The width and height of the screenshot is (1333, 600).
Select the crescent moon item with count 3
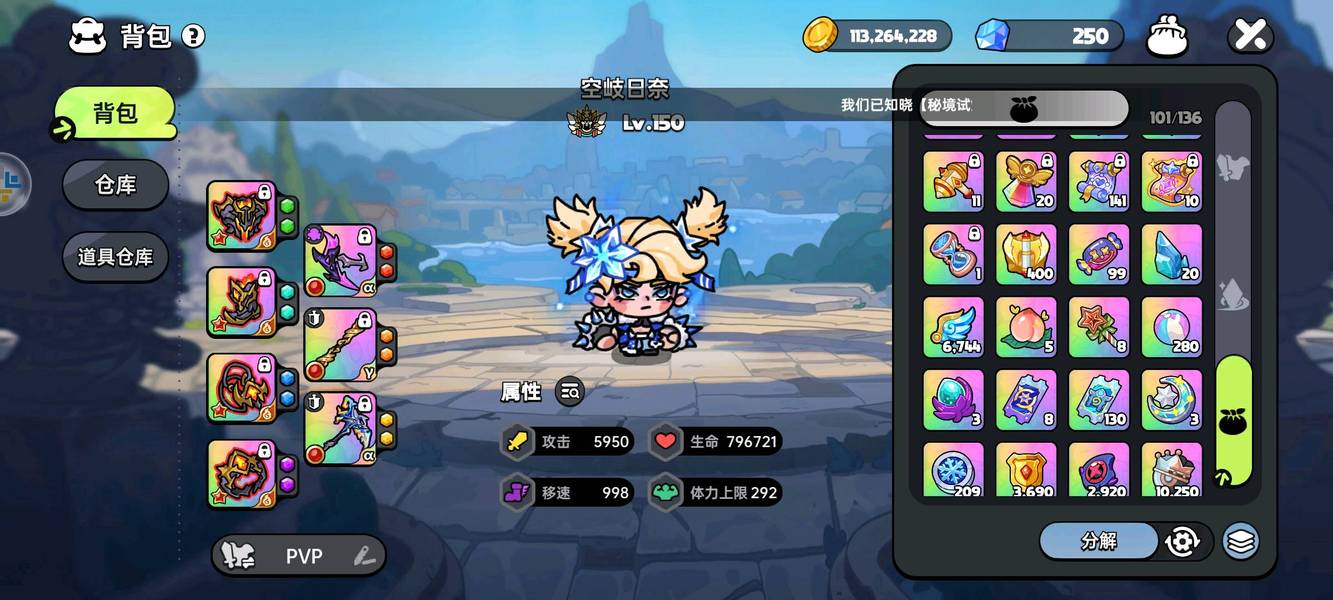(x=1171, y=400)
